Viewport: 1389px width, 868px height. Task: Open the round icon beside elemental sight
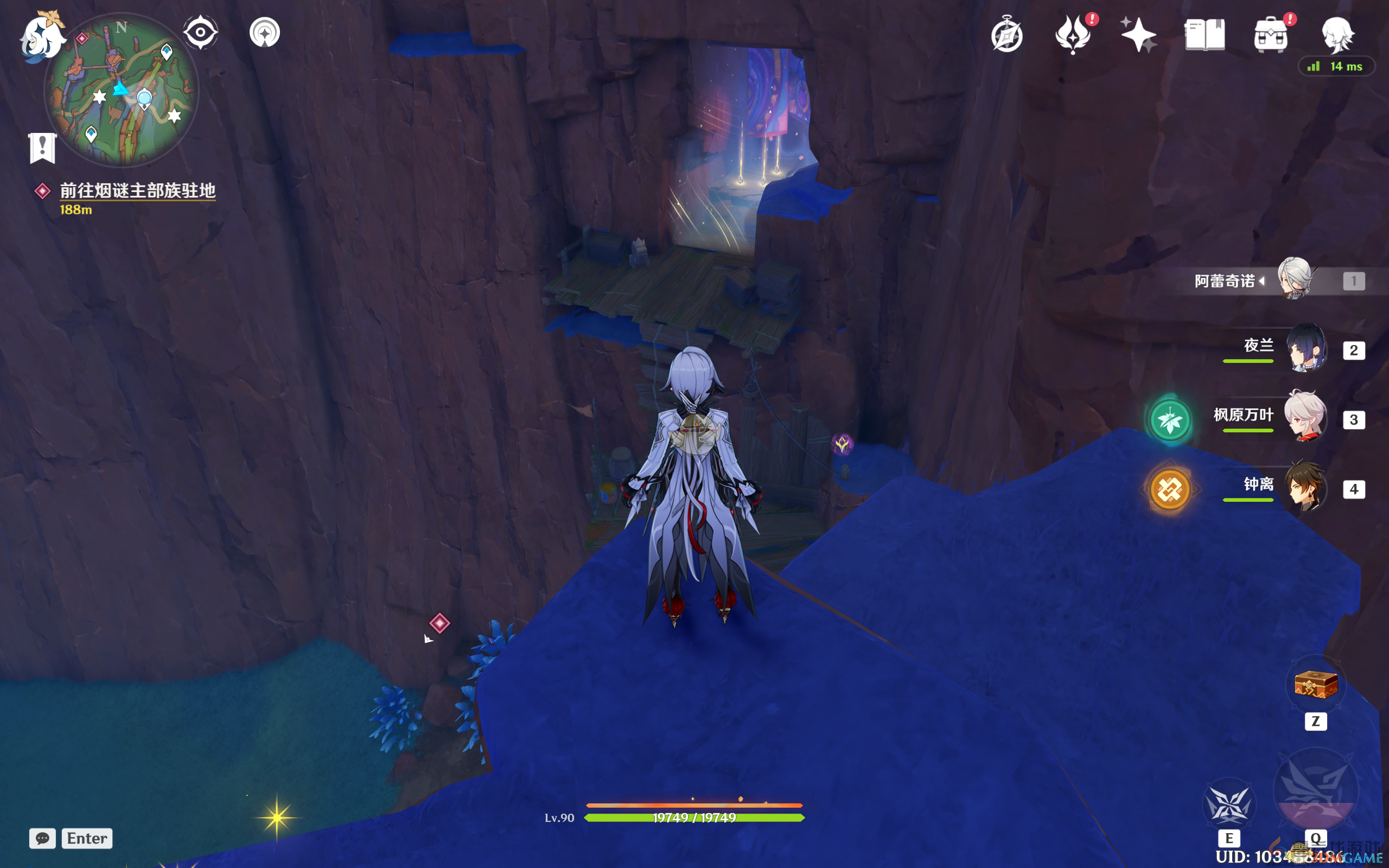[265, 32]
